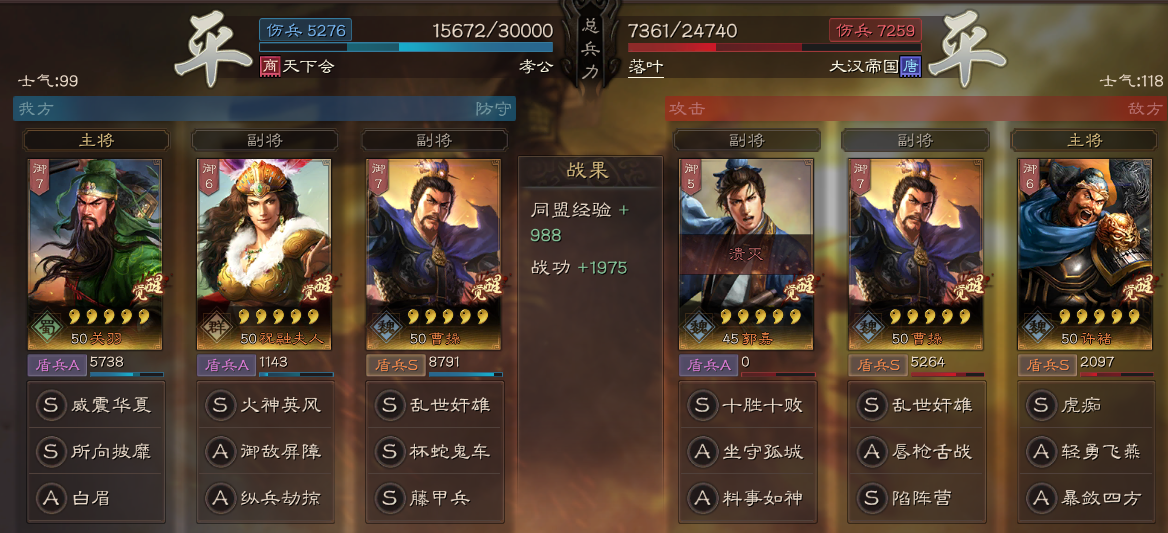This screenshot has height=533, width=1168.
Task: Click the 唇枪舌战 skill
Action: point(916,451)
